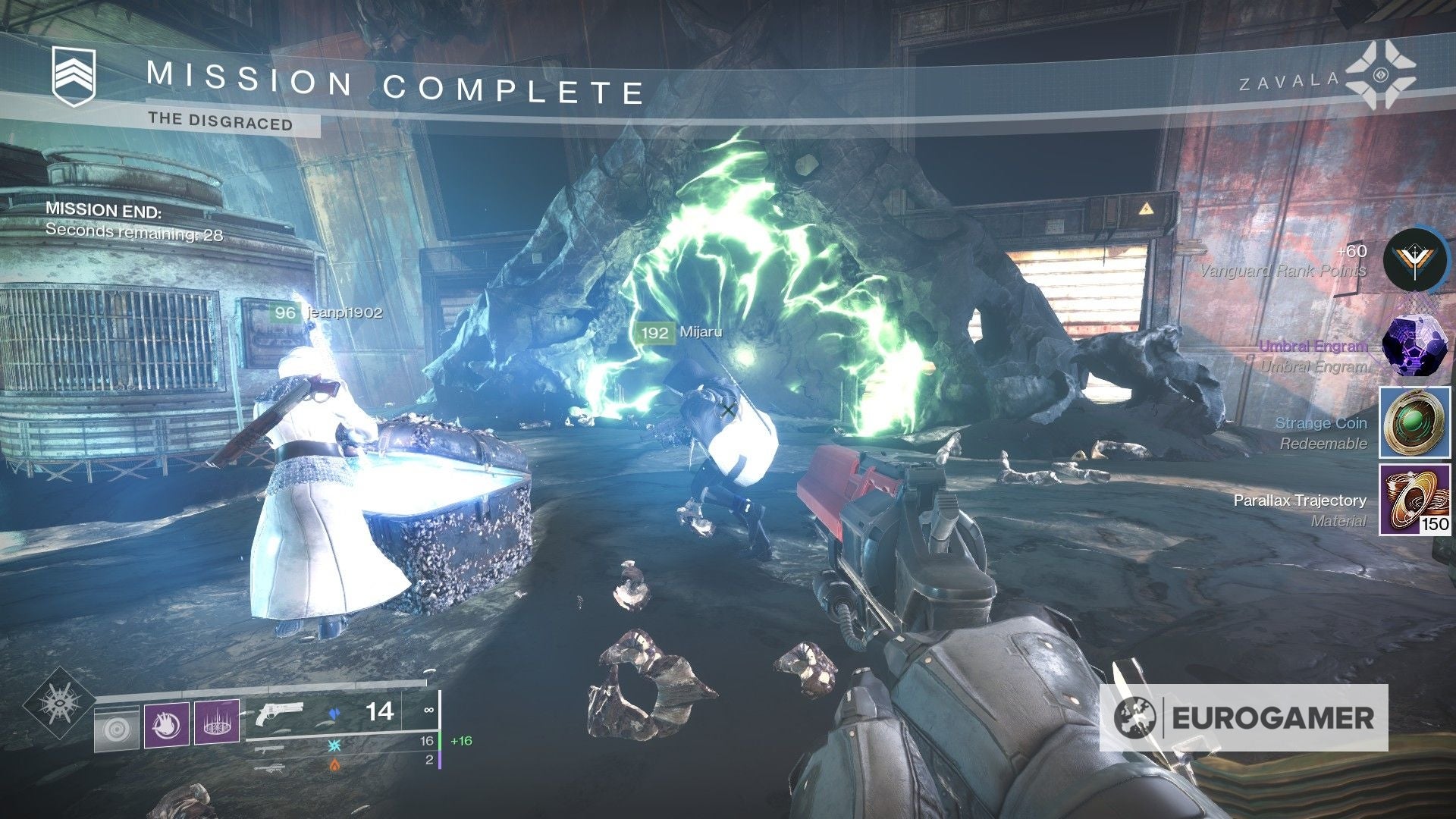Screen dimensions: 1456x819
Task: Click the class ability disc icon
Action: (x=116, y=730)
